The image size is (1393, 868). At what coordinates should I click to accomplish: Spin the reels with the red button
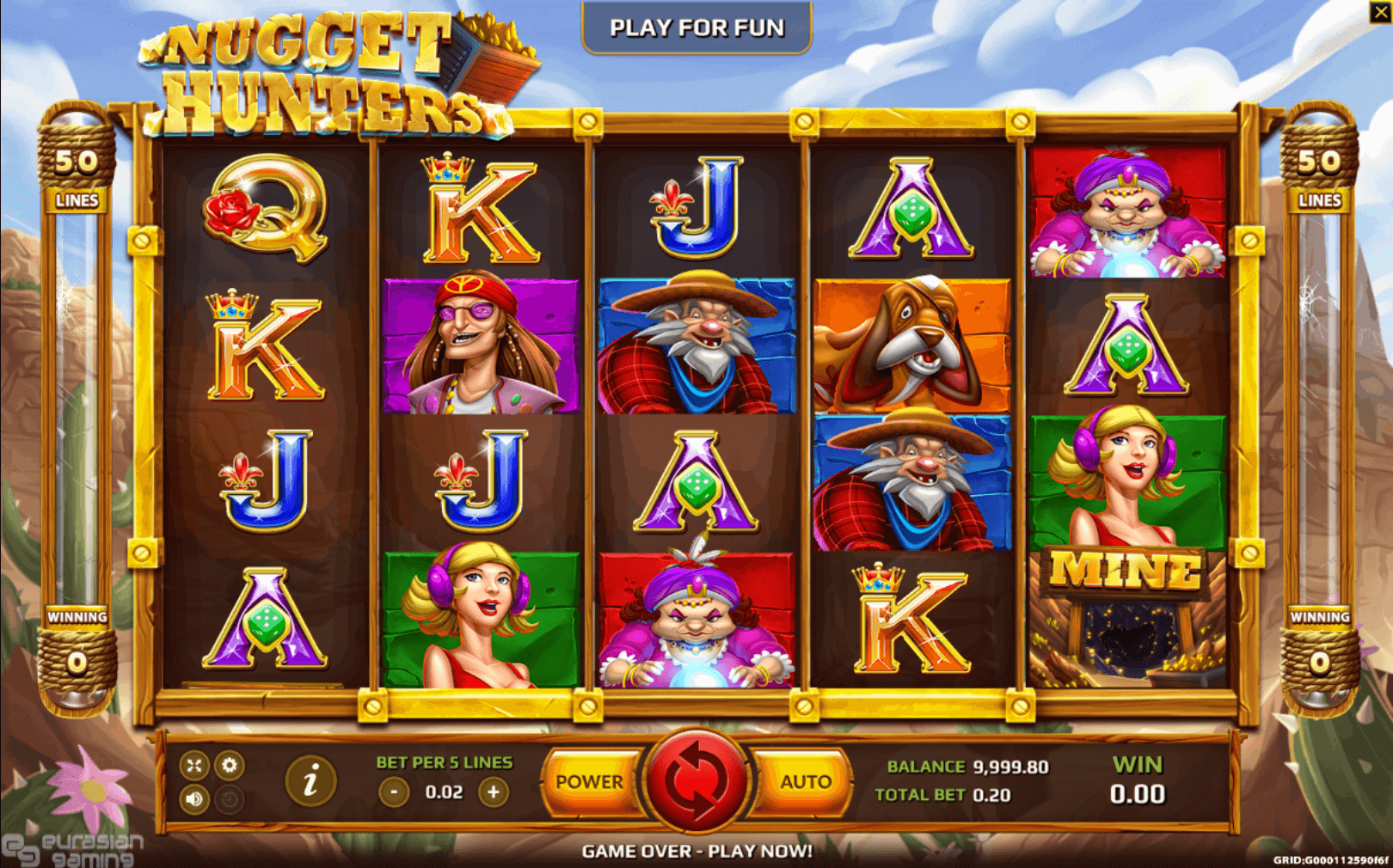[696, 780]
